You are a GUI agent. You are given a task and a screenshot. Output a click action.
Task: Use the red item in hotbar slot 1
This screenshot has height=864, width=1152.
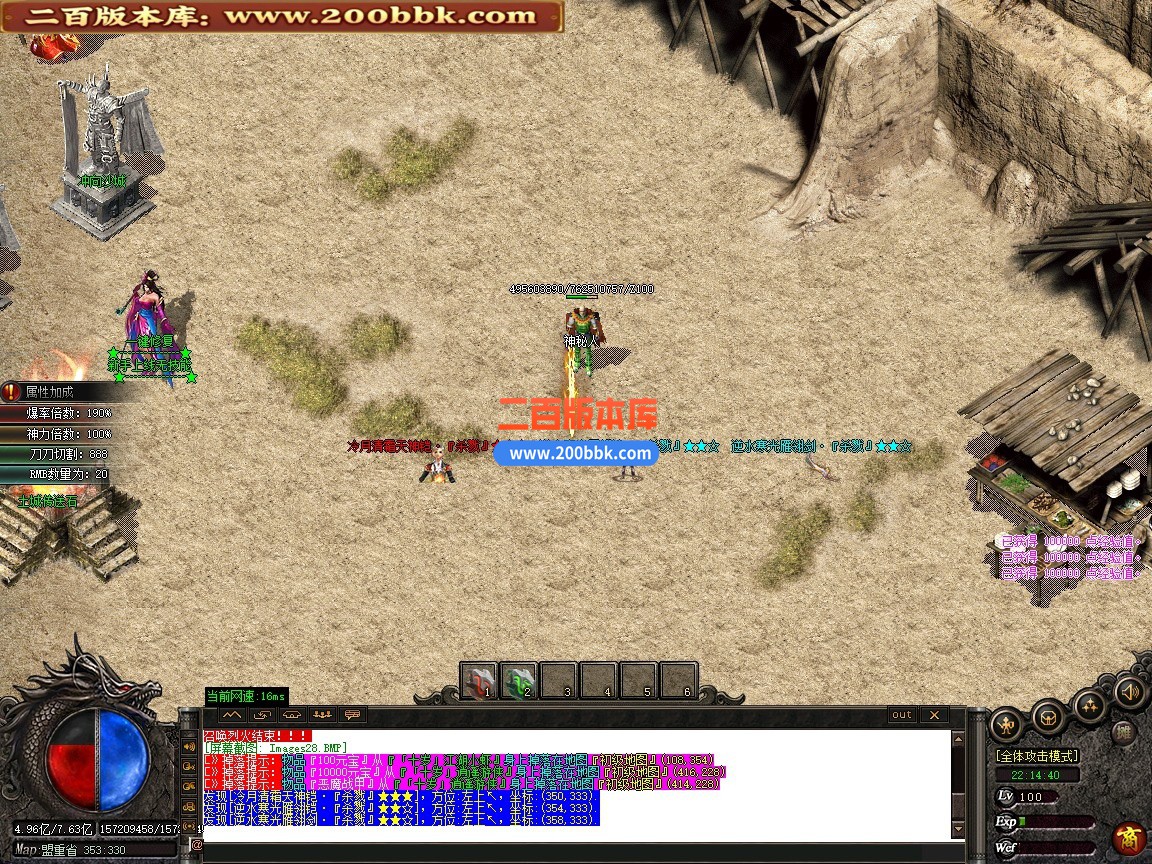[480, 681]
